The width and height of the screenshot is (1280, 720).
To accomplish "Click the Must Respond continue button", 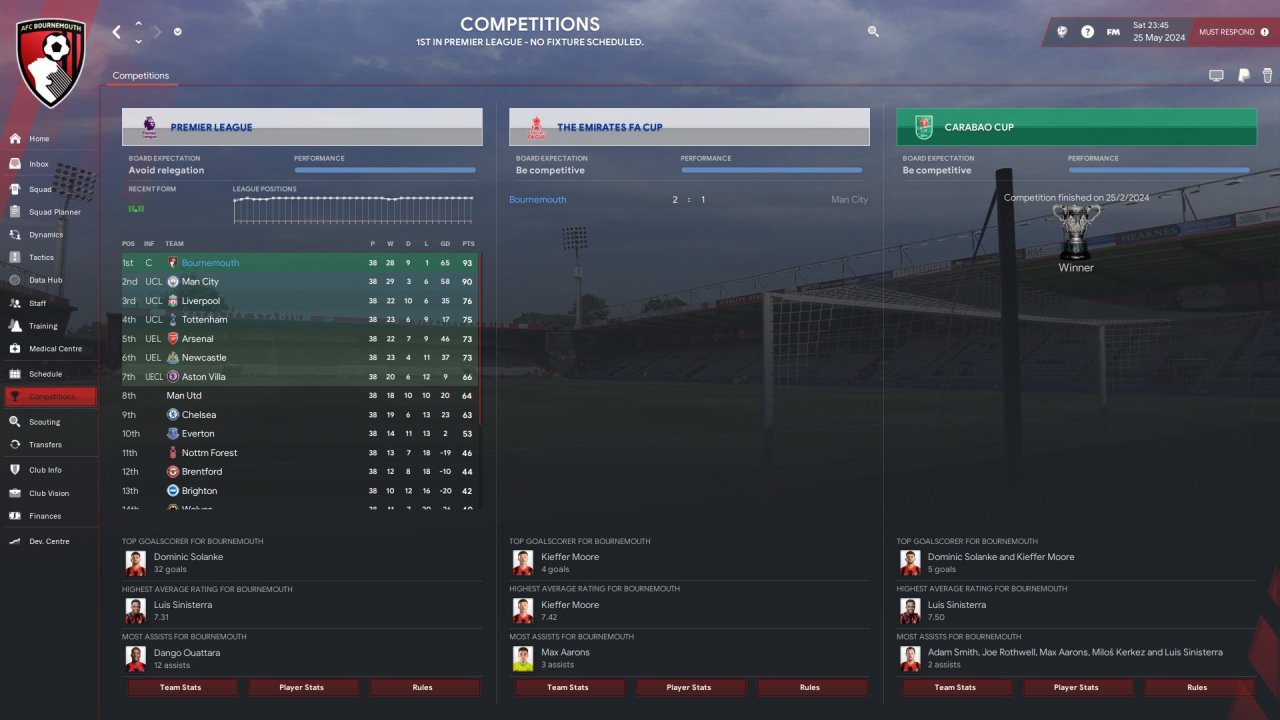I will click(x=1233, y=32).
